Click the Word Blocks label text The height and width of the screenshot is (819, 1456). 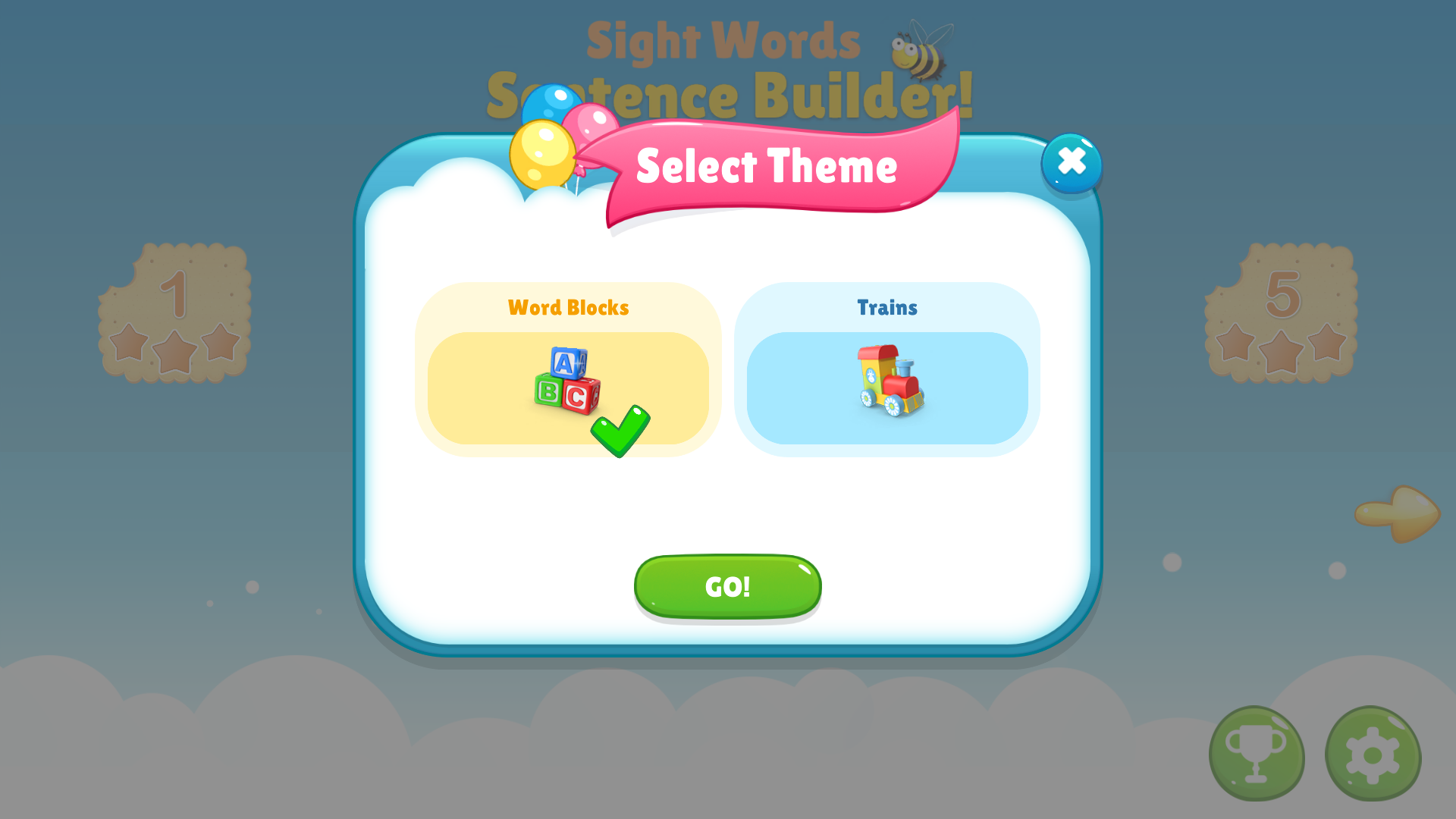tap(568, 308)
